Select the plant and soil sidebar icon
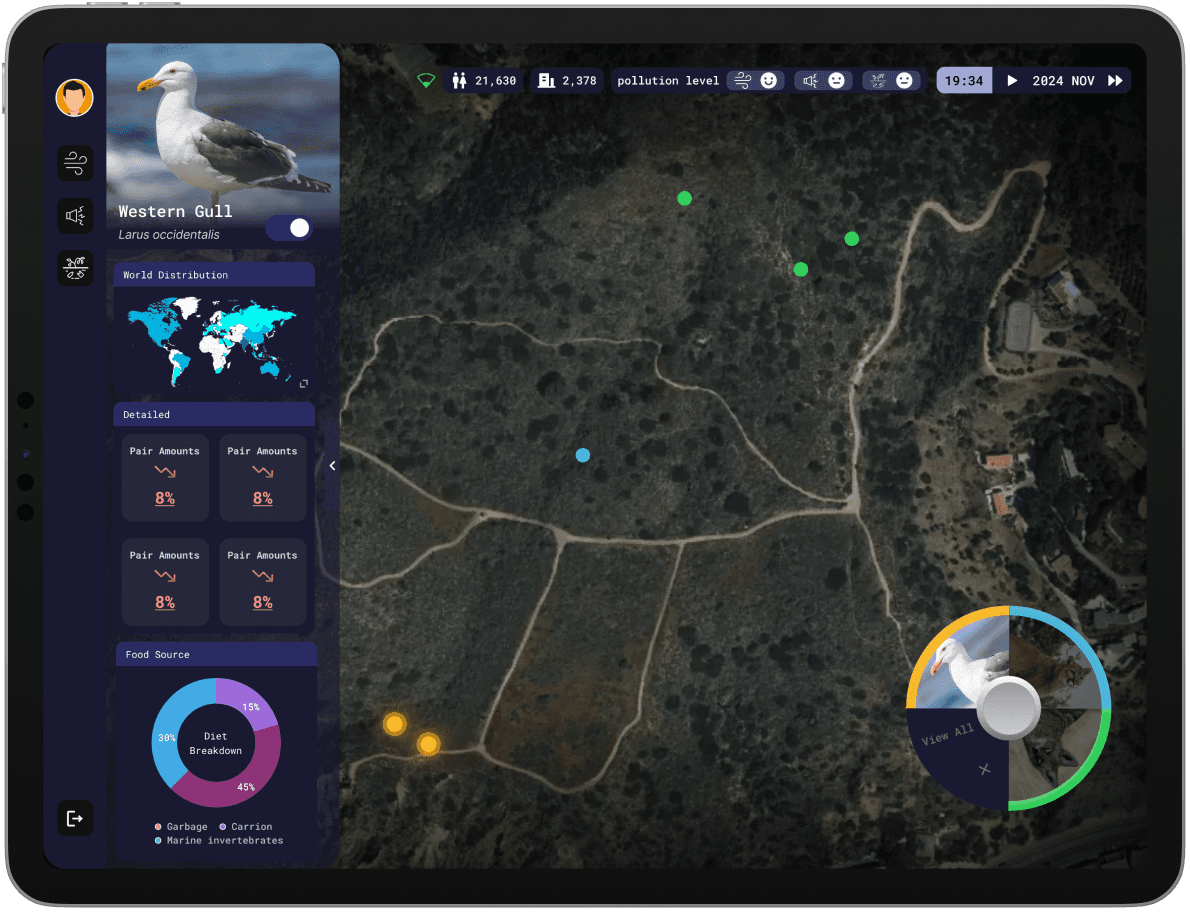Viewport: 1190px width, 912px height. [x=75, y=267]
